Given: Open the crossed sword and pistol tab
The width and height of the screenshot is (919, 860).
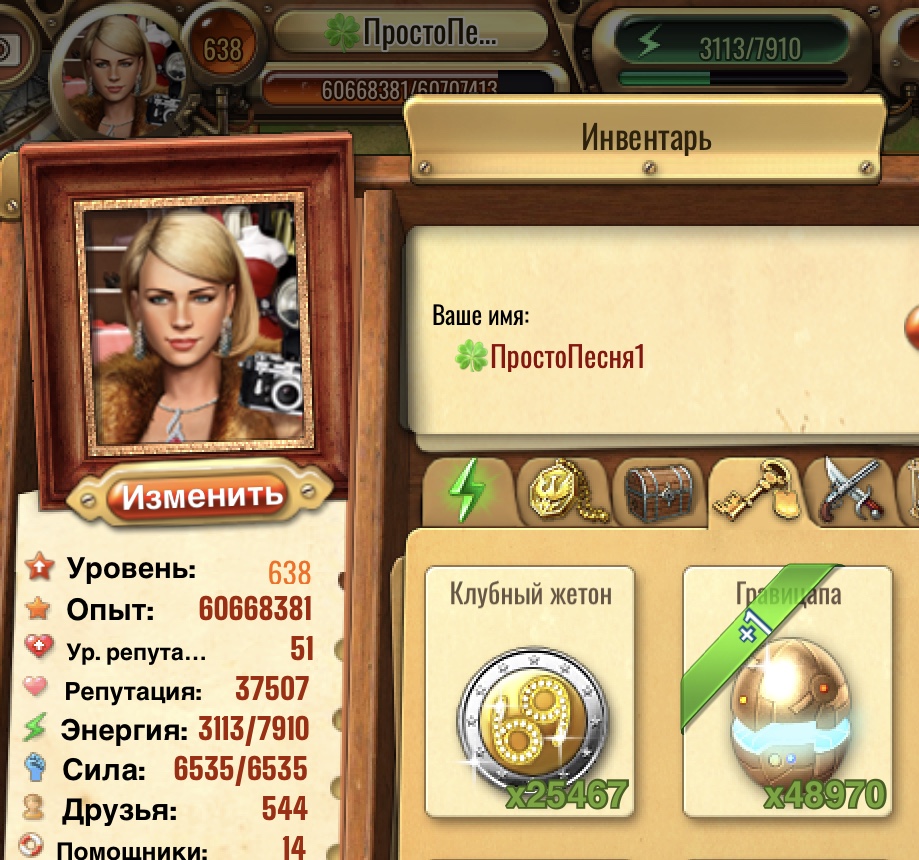Looking at the screenshot, I should click(850, 492).
